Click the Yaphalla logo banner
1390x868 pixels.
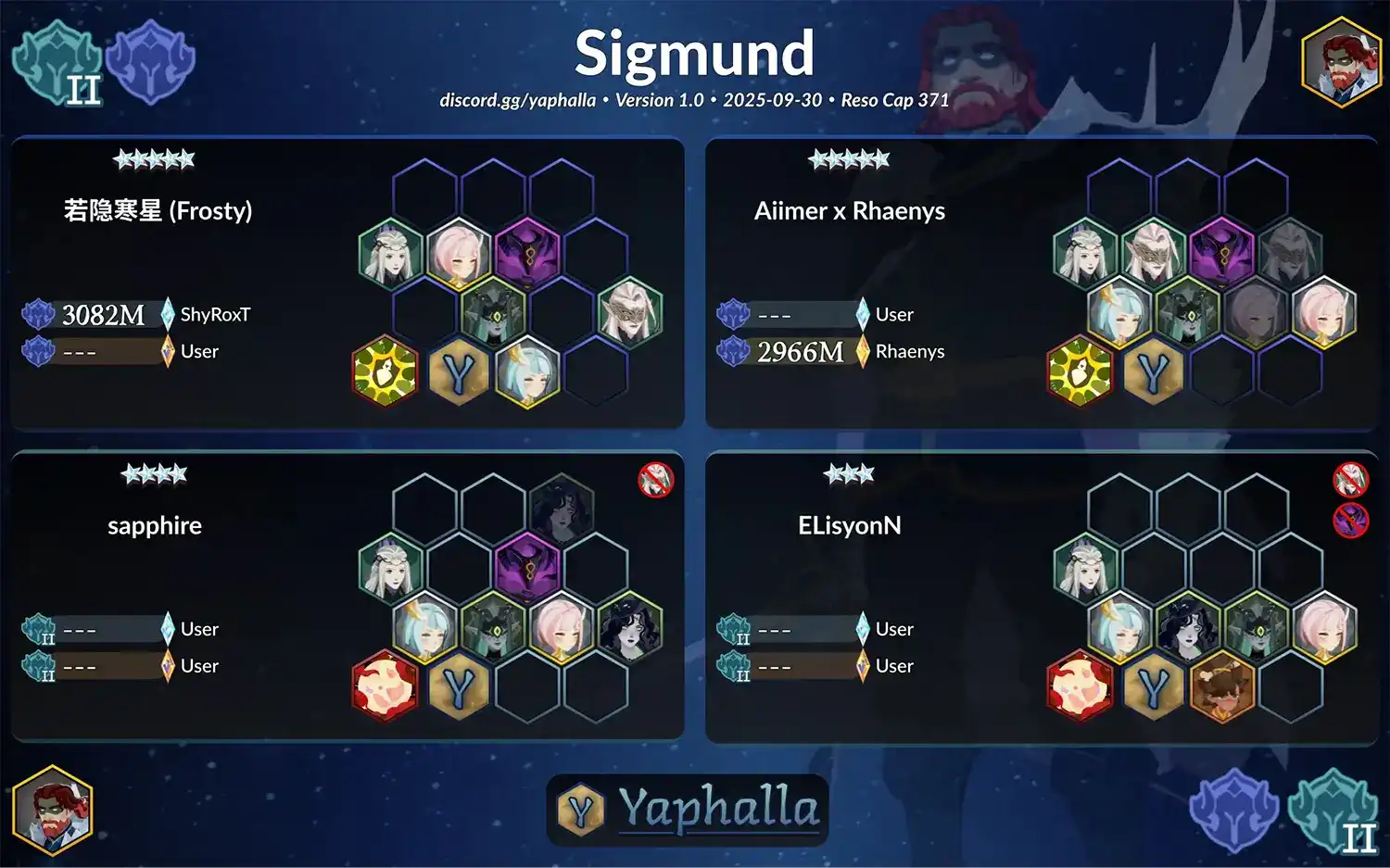tap(688, 809)
